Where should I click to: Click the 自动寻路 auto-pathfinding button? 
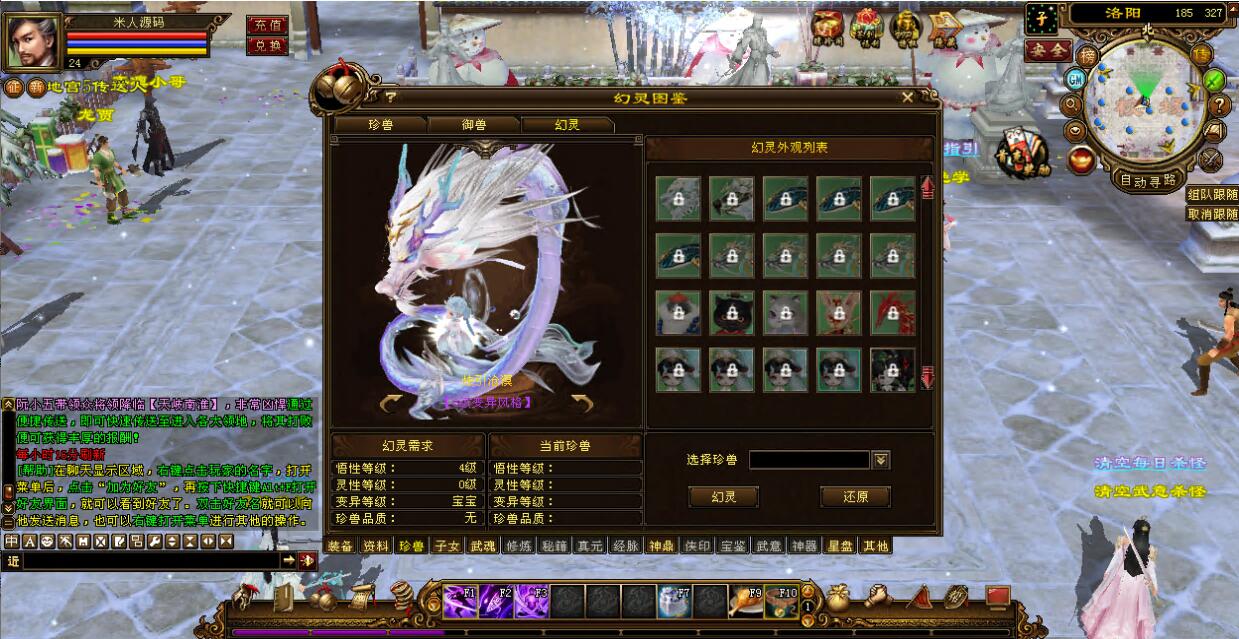click(1147, 181)
